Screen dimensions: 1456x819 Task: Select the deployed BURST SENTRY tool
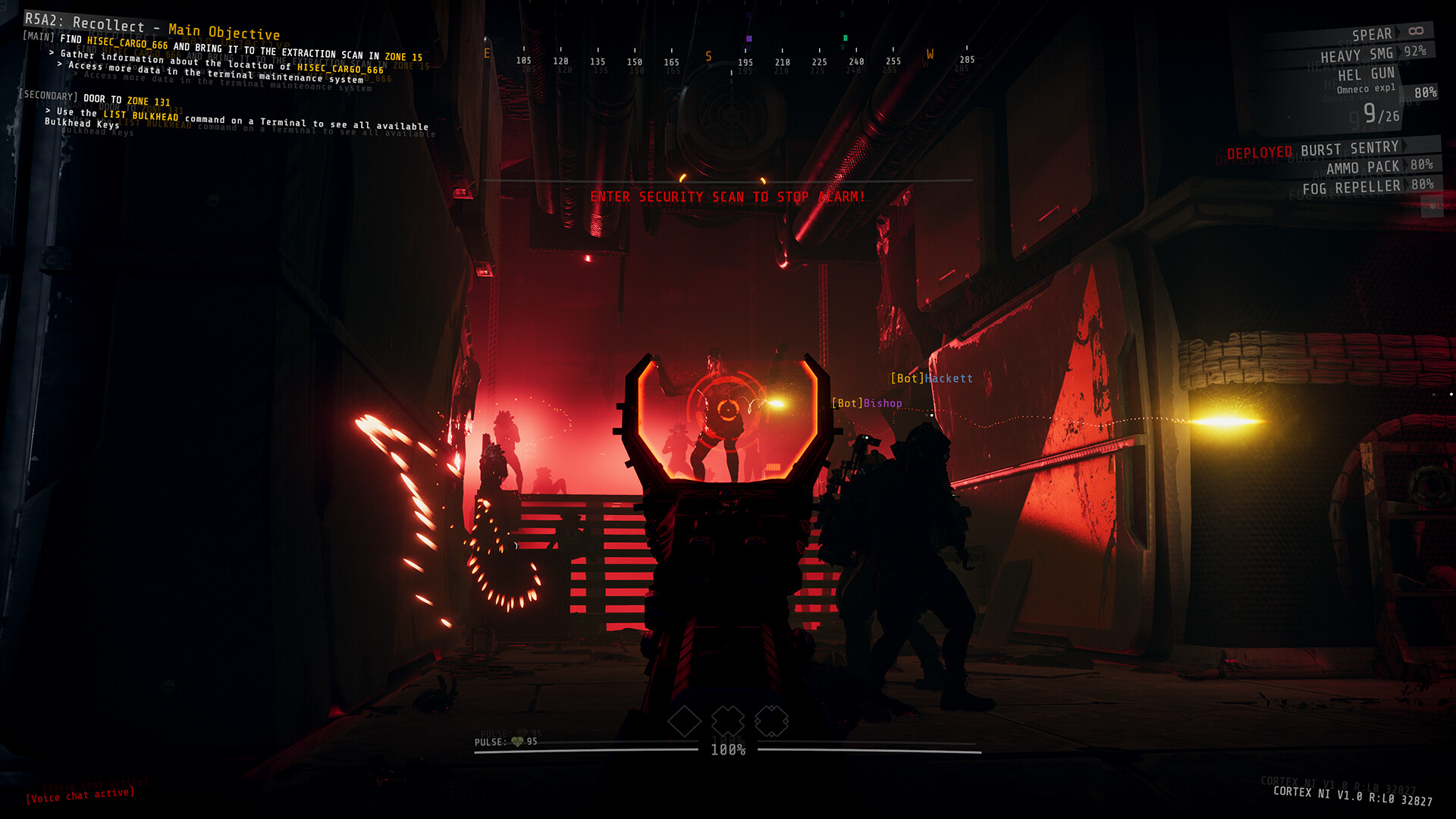coord(1350,150)
